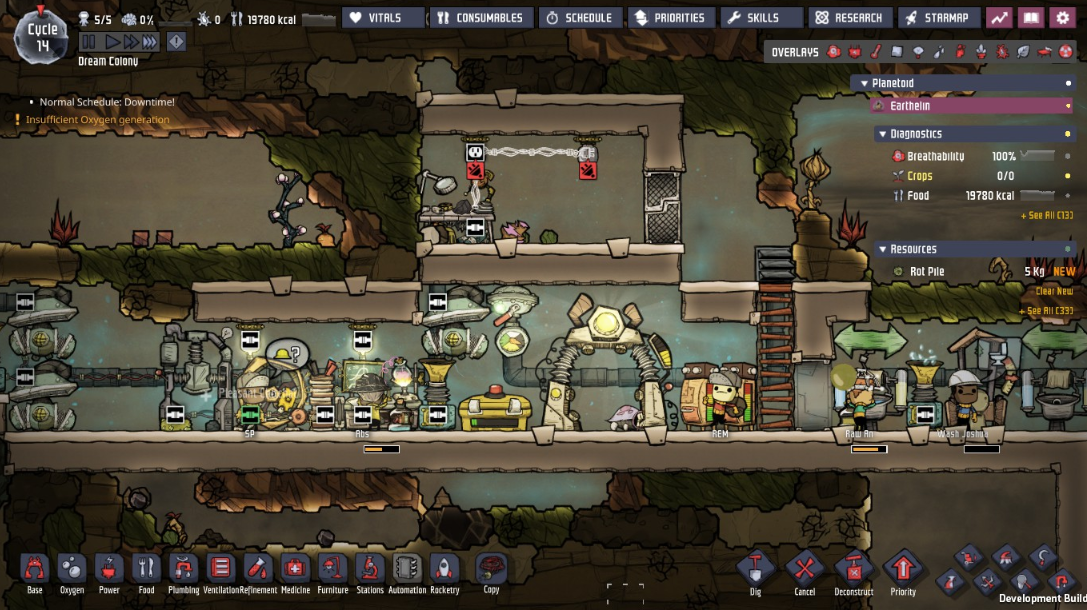
Task: Select the Base build category
Action: click(x=35, y=571)
